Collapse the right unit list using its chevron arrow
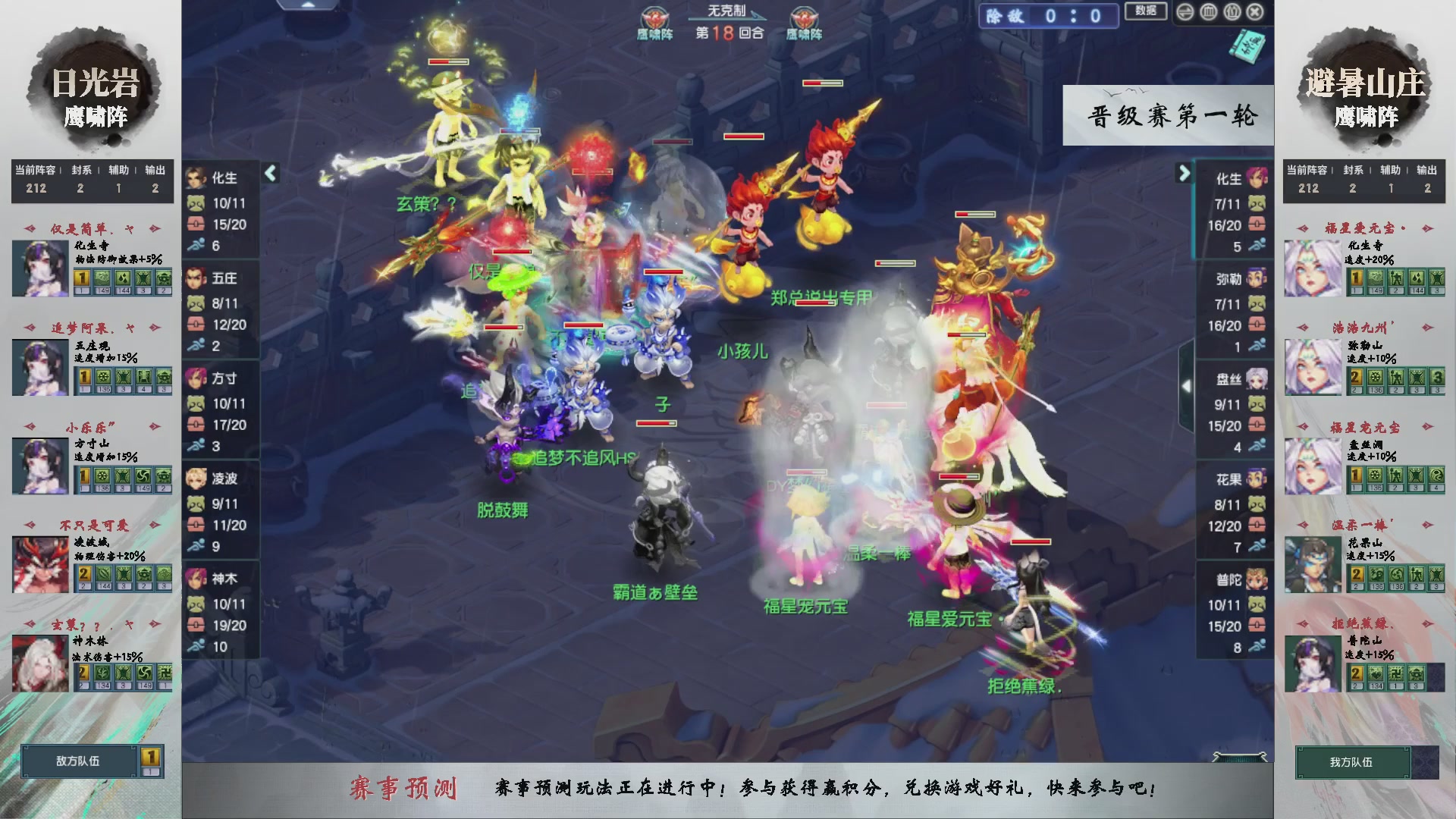1456x819 pixels. 1184,173
